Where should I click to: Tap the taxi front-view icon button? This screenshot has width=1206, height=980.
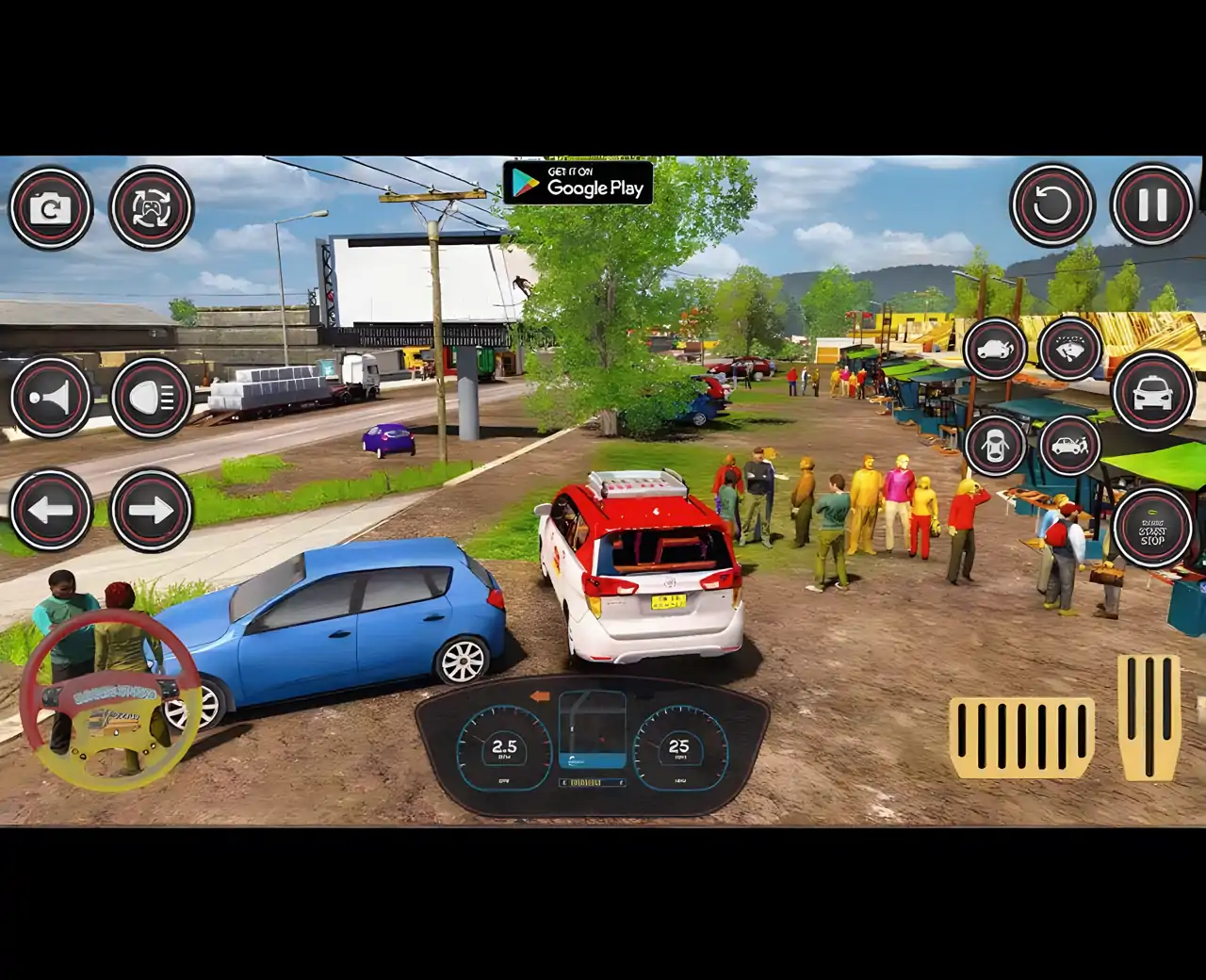point(1152,392)
